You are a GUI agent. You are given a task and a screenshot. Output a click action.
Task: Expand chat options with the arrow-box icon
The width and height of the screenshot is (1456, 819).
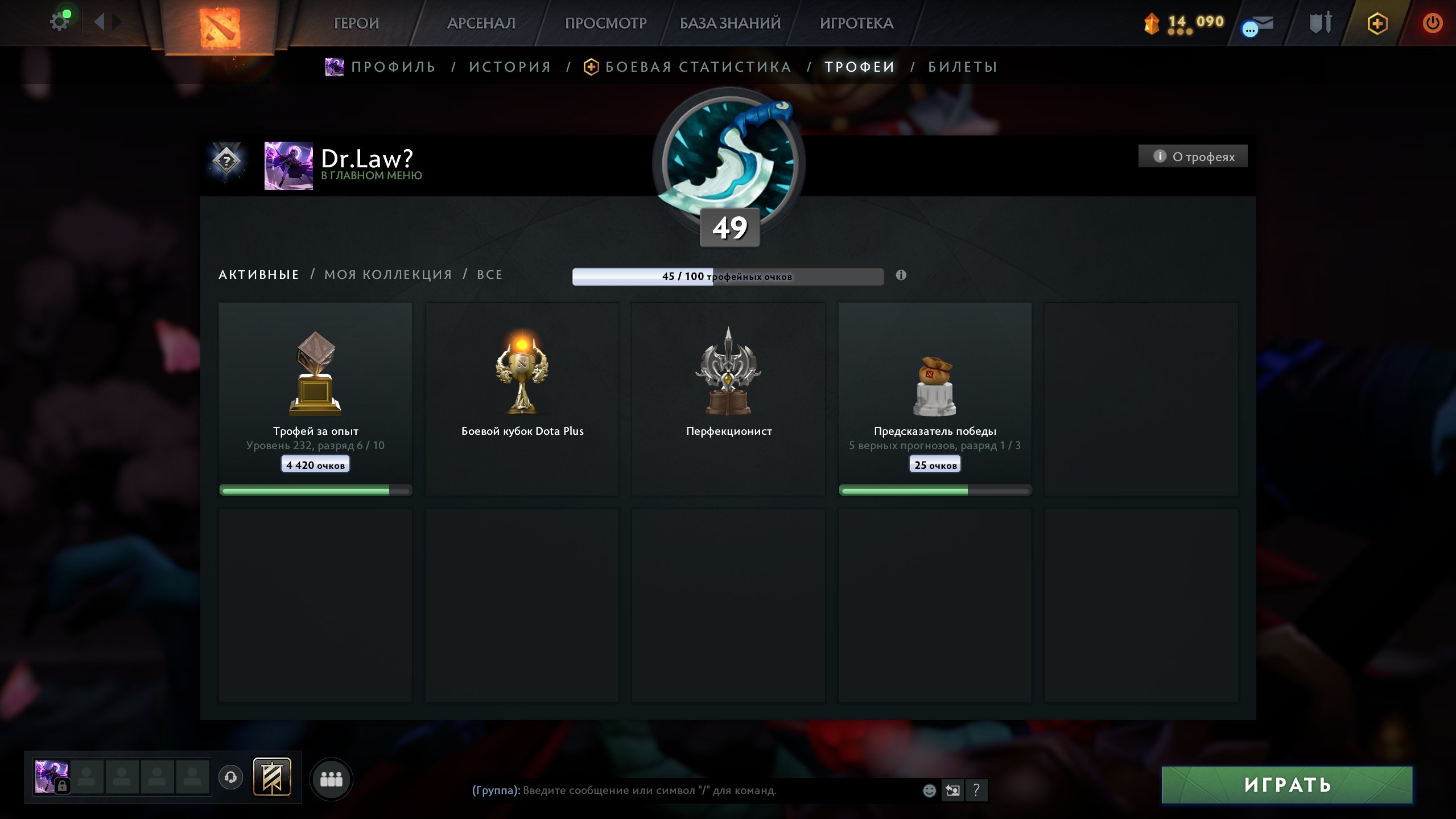(954, 791)
